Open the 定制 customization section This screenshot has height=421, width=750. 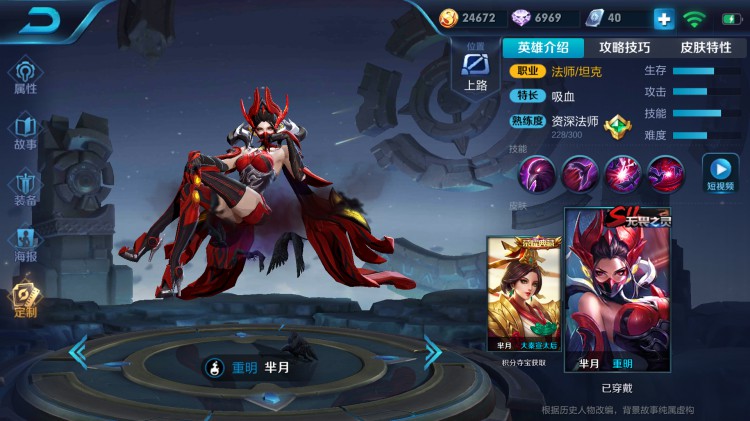click(x=25, y=299)
